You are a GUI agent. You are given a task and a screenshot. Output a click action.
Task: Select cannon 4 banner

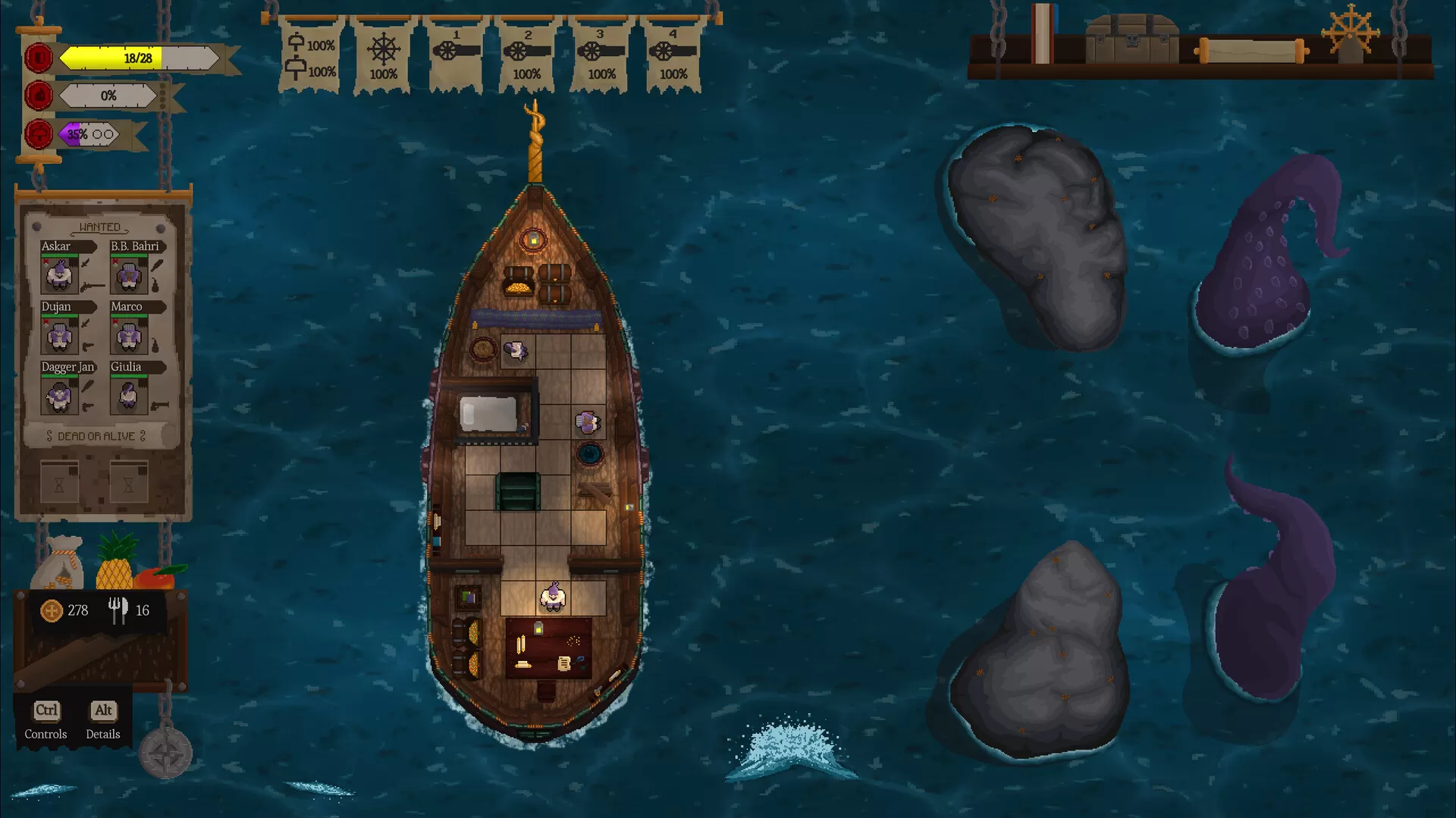pos(673,53)
